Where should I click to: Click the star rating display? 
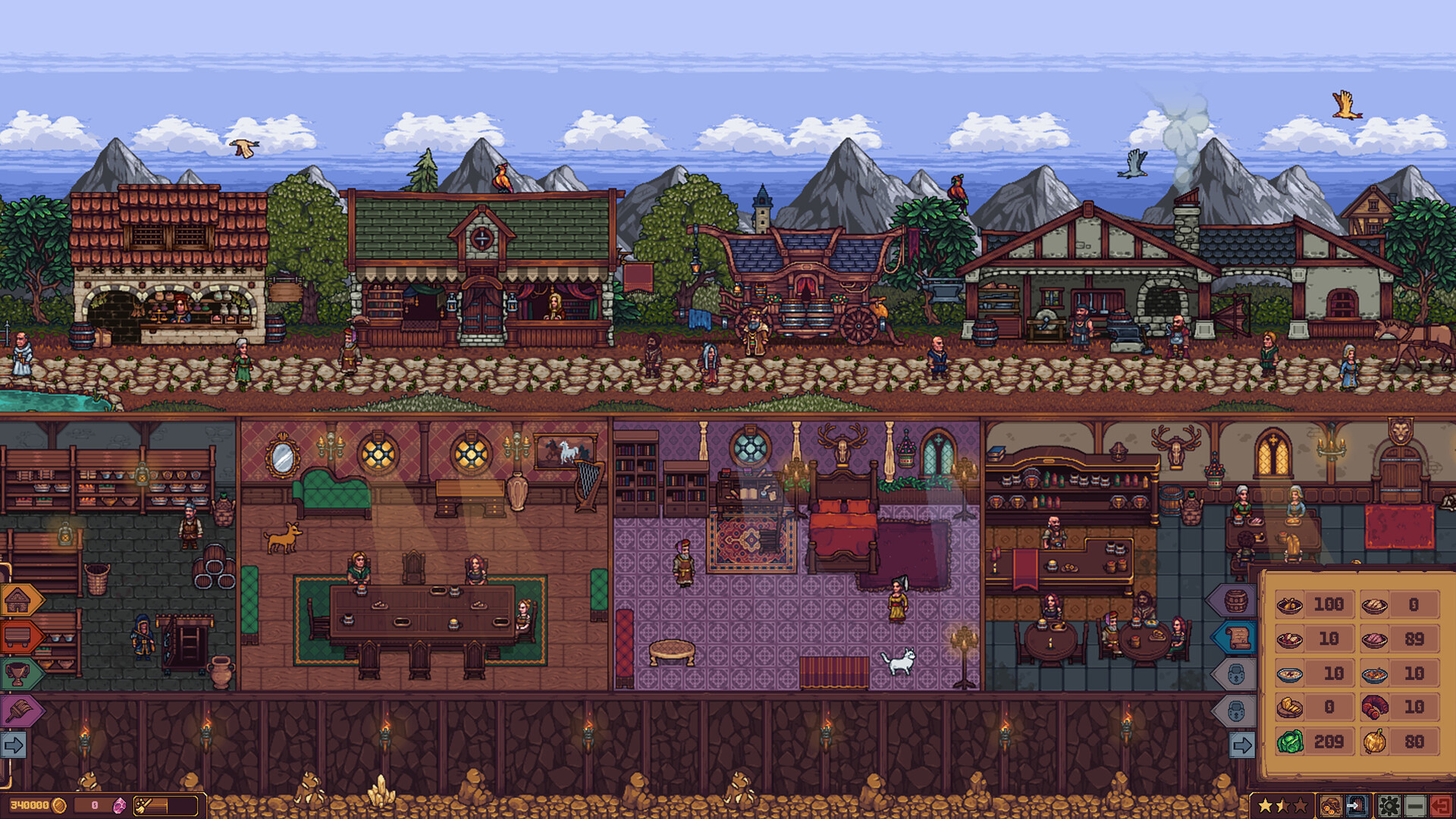click(1282, 805)
